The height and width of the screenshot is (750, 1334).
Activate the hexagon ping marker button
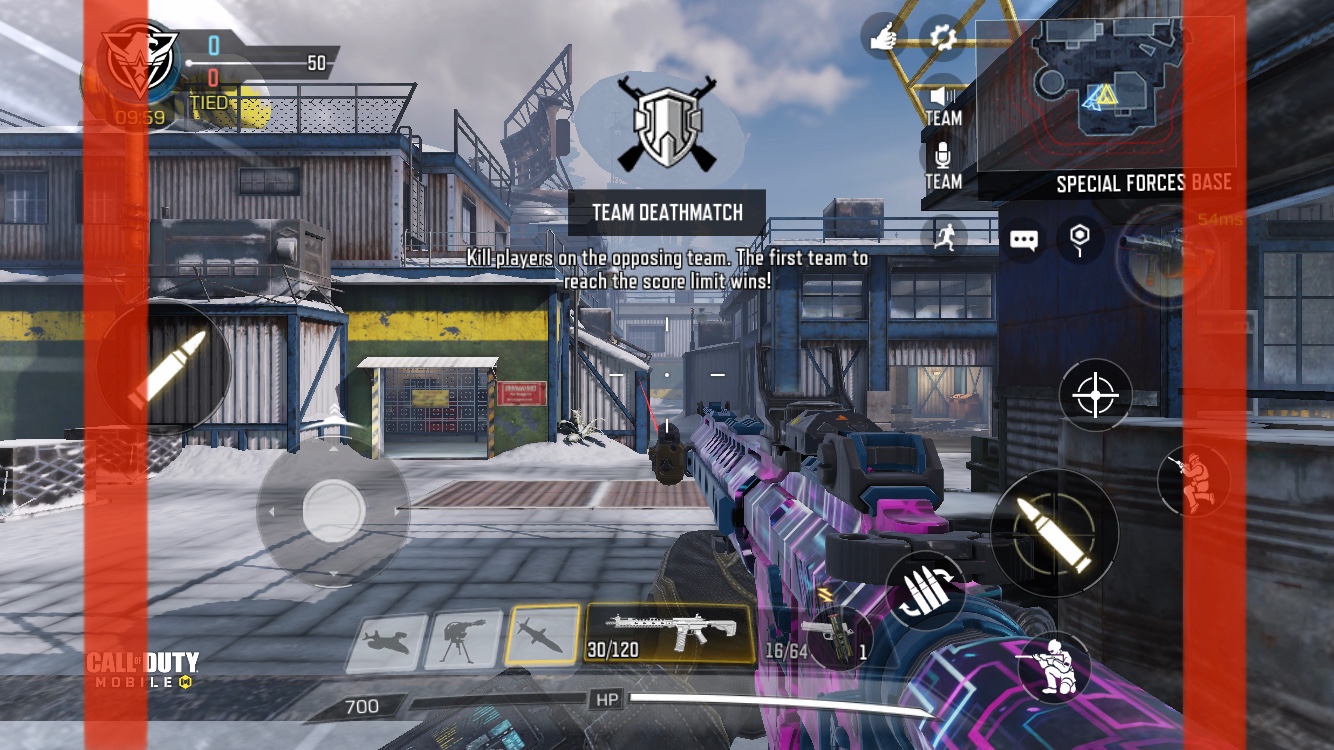1079,238
